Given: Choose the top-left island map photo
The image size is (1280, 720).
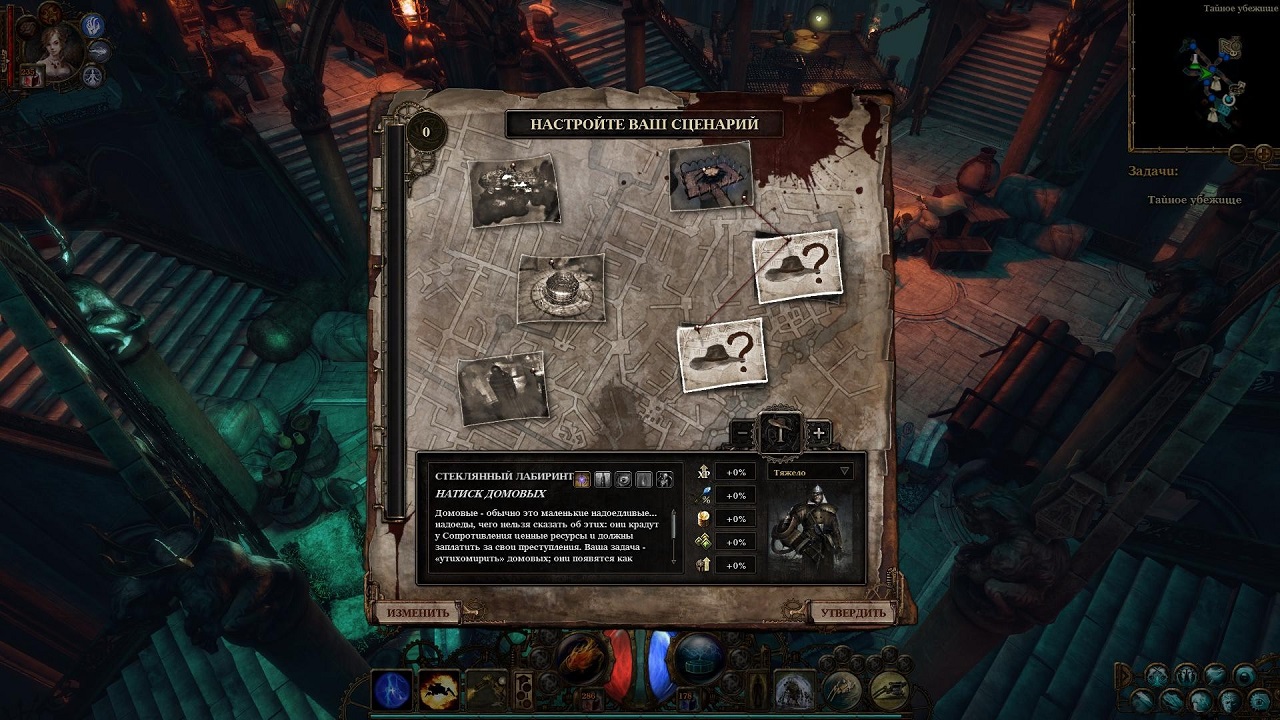Looking at the screenshot, I should point(514,190).
